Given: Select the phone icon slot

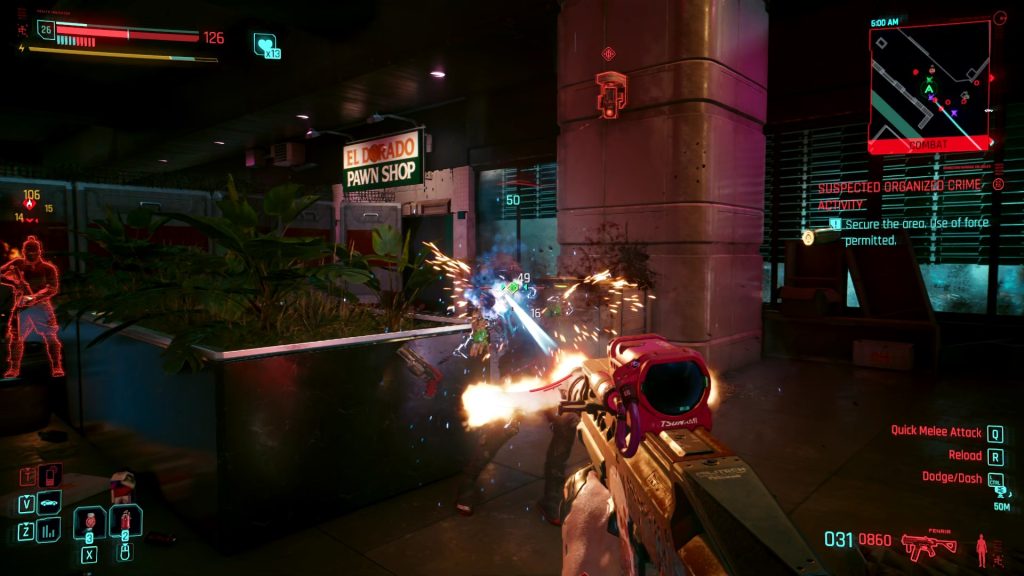Looking at the screenshot, I should (x=49, y=476).
